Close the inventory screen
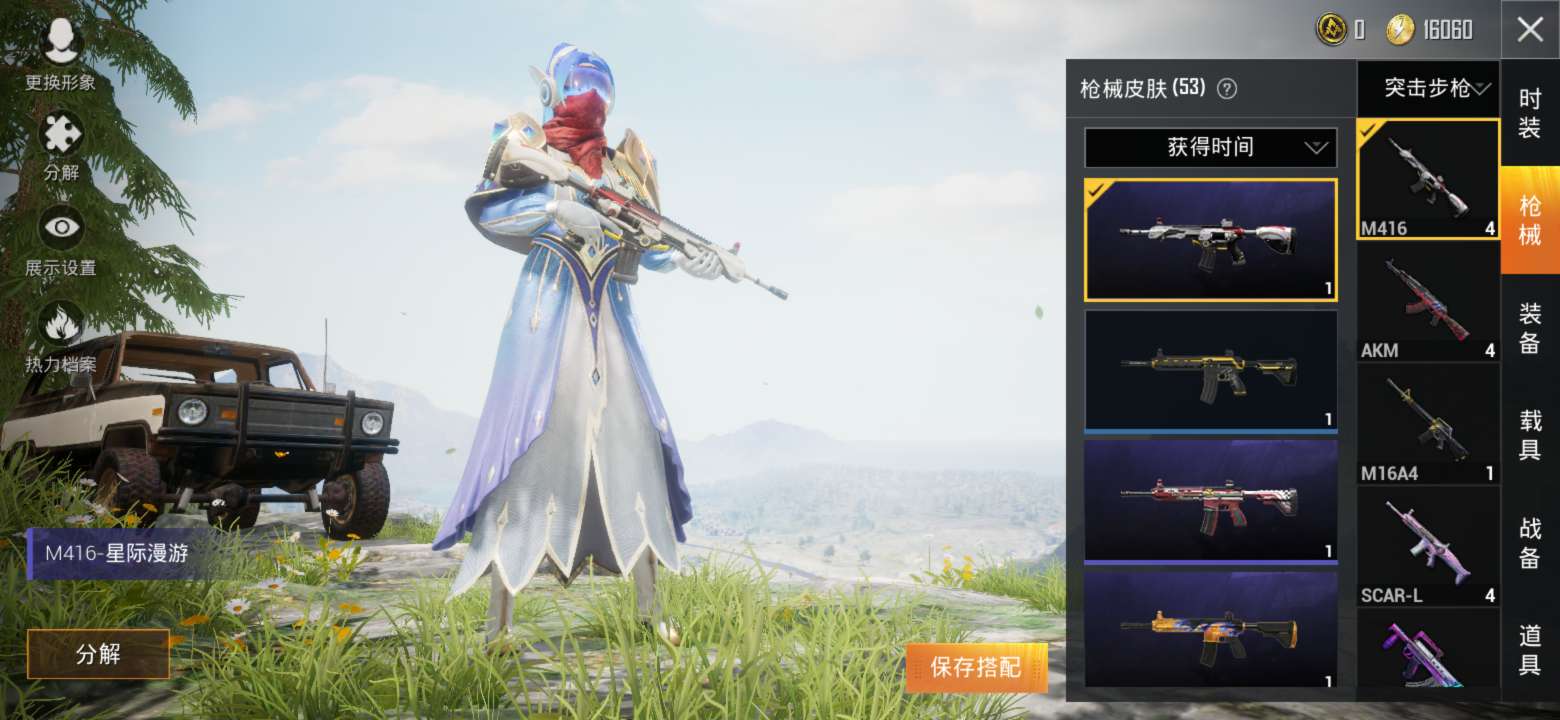 1529,30
